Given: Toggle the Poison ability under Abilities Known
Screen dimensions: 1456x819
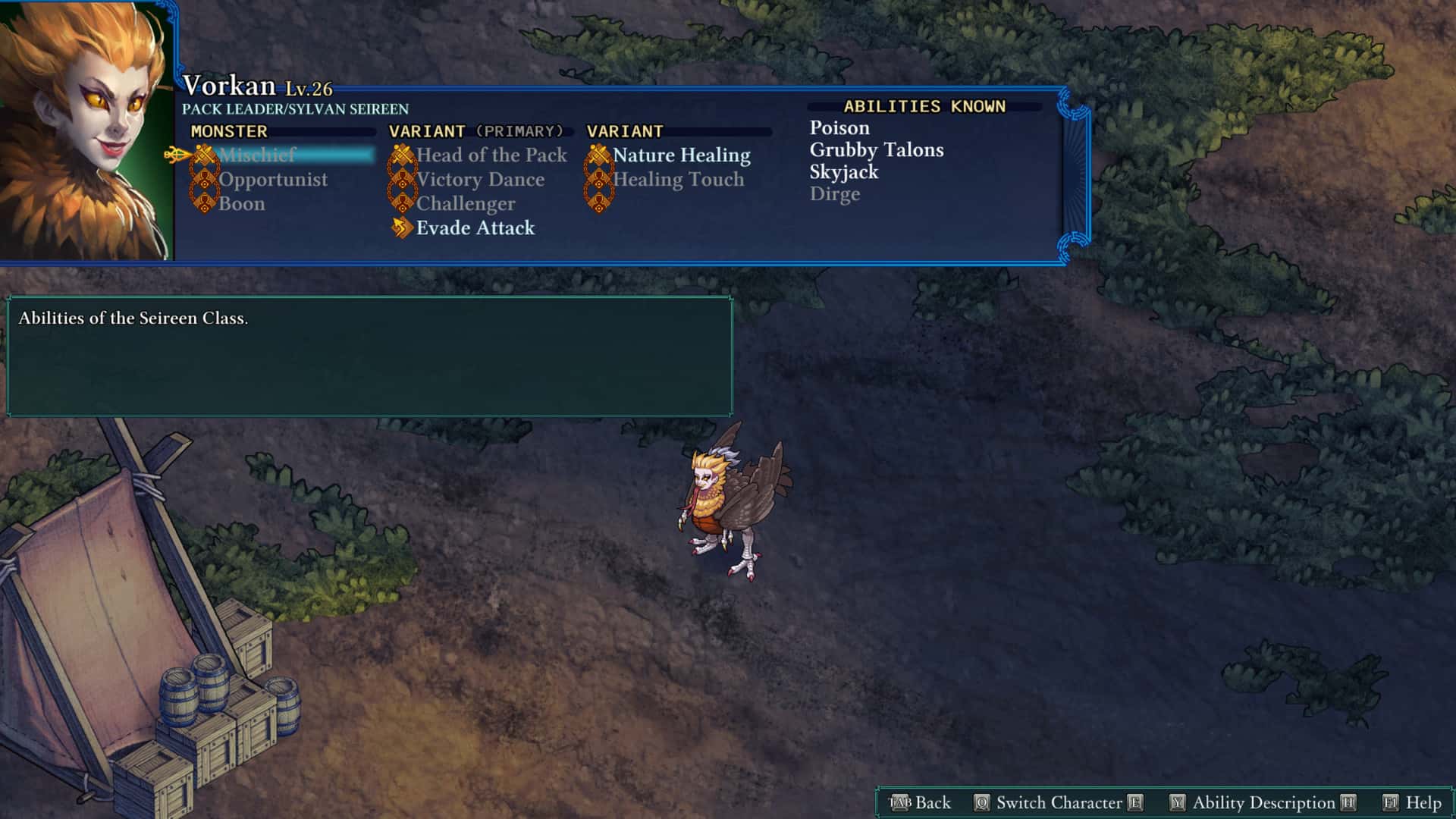Looking at the screenshot, I should (839, 127).
